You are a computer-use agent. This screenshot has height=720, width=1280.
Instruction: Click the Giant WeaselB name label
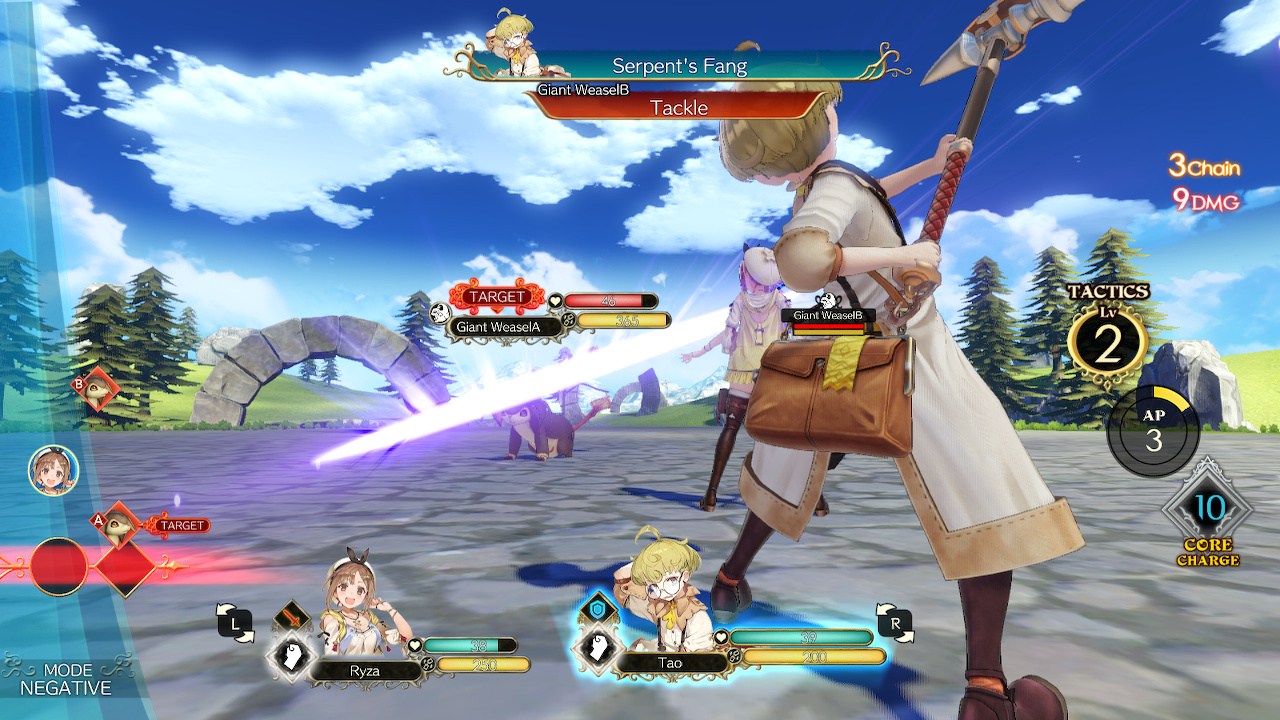click(x=830, y=315)
